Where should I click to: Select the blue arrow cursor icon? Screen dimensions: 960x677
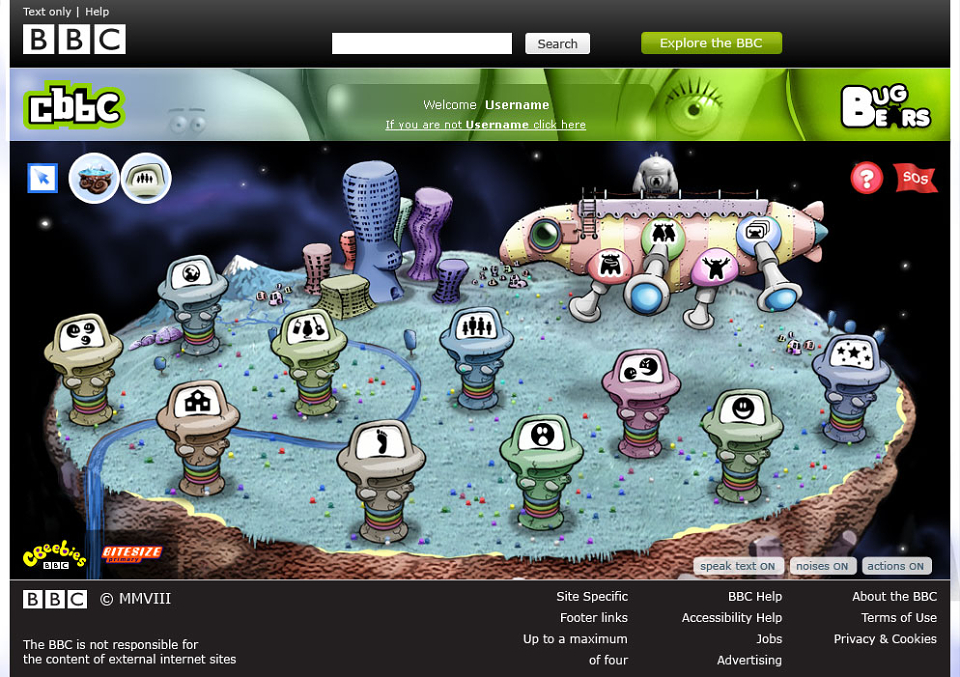[43, 178]
